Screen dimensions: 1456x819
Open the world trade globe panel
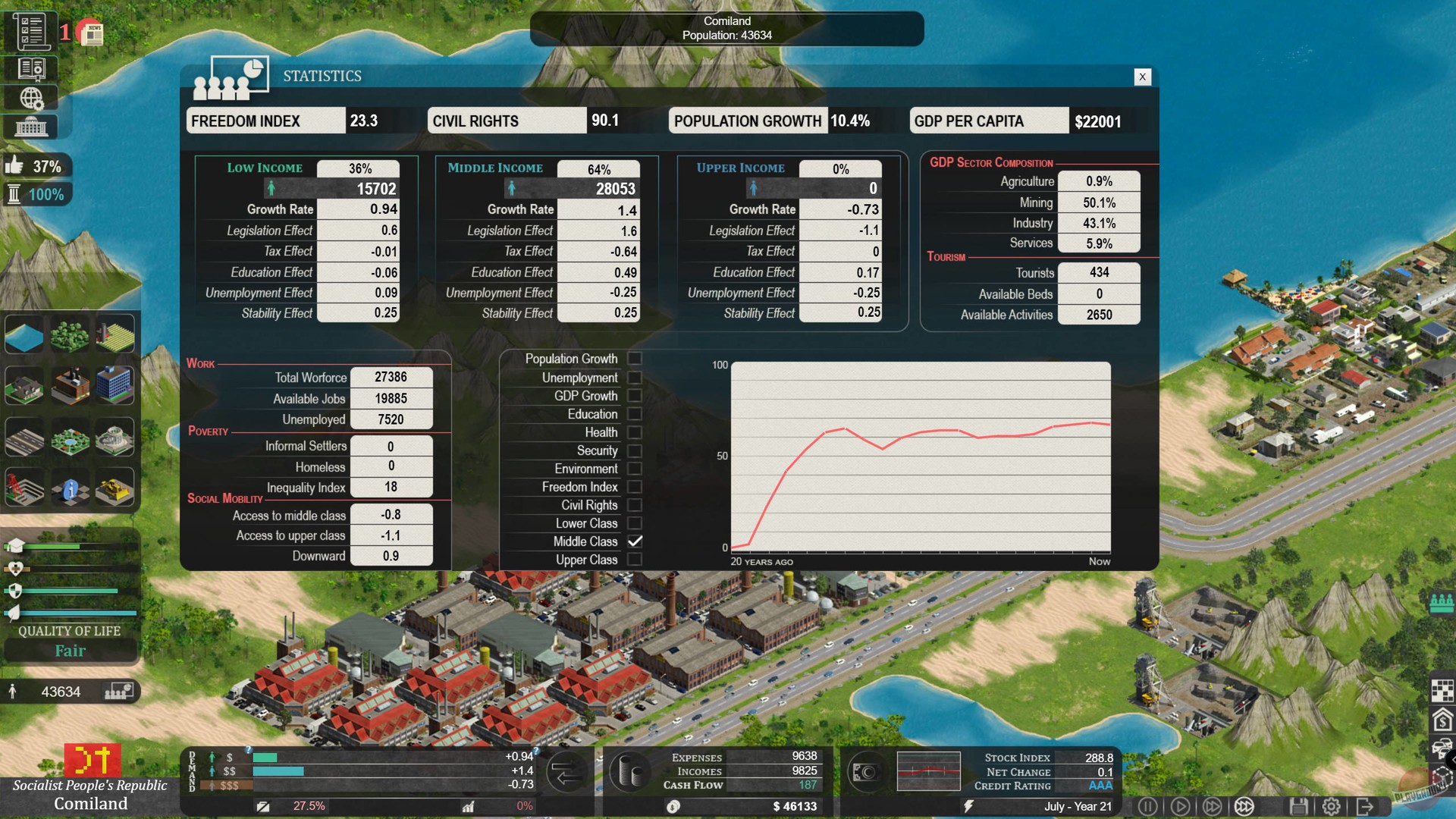[x=32, y=99]
